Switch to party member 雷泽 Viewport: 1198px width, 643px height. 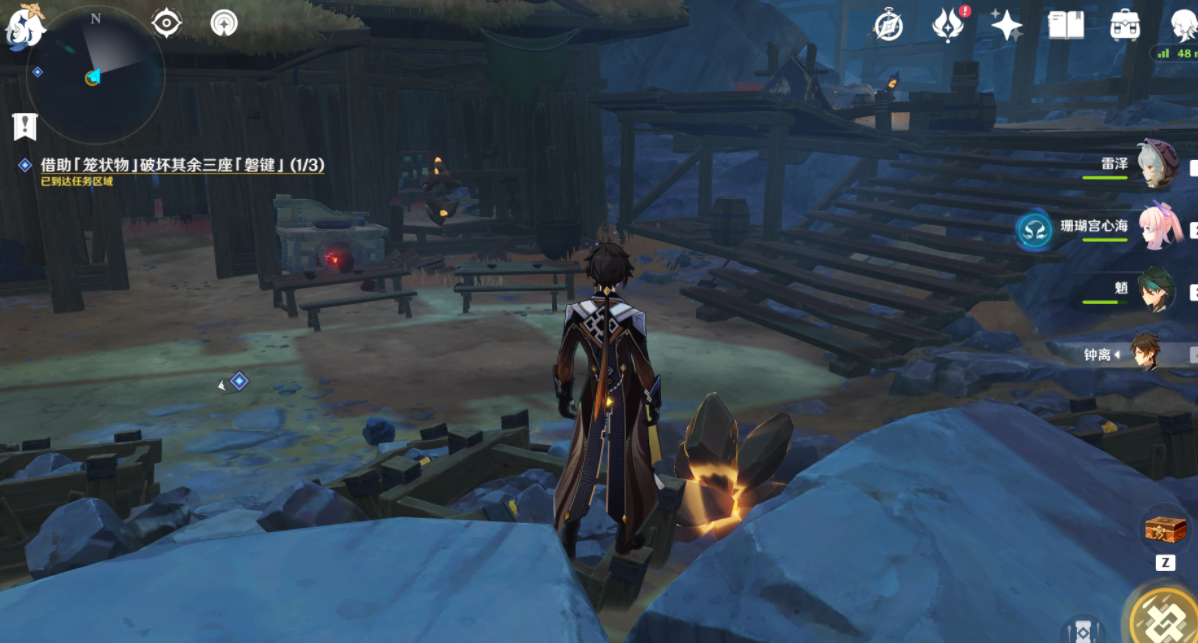pyautogui.click(x=1158, y=166)
